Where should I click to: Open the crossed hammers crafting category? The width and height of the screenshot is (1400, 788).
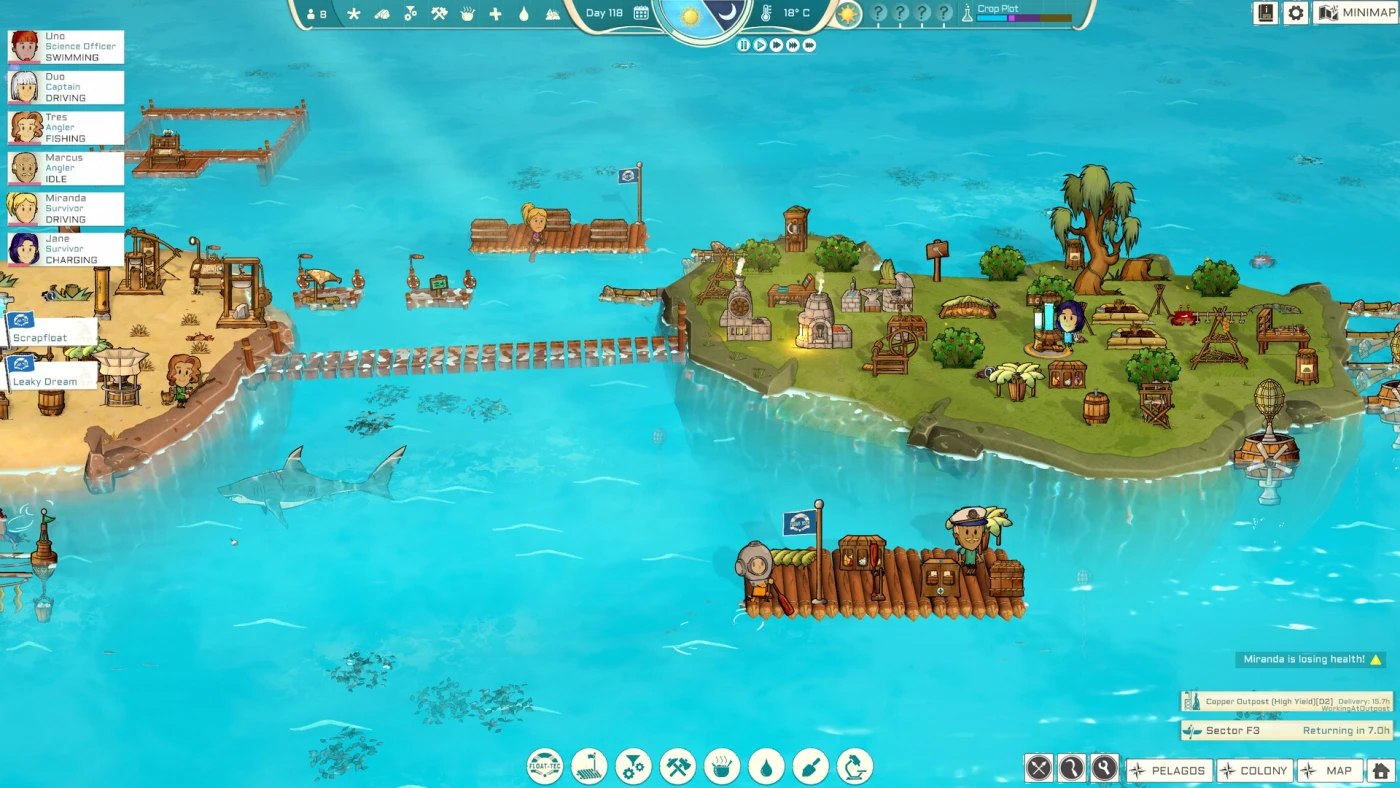677,767
